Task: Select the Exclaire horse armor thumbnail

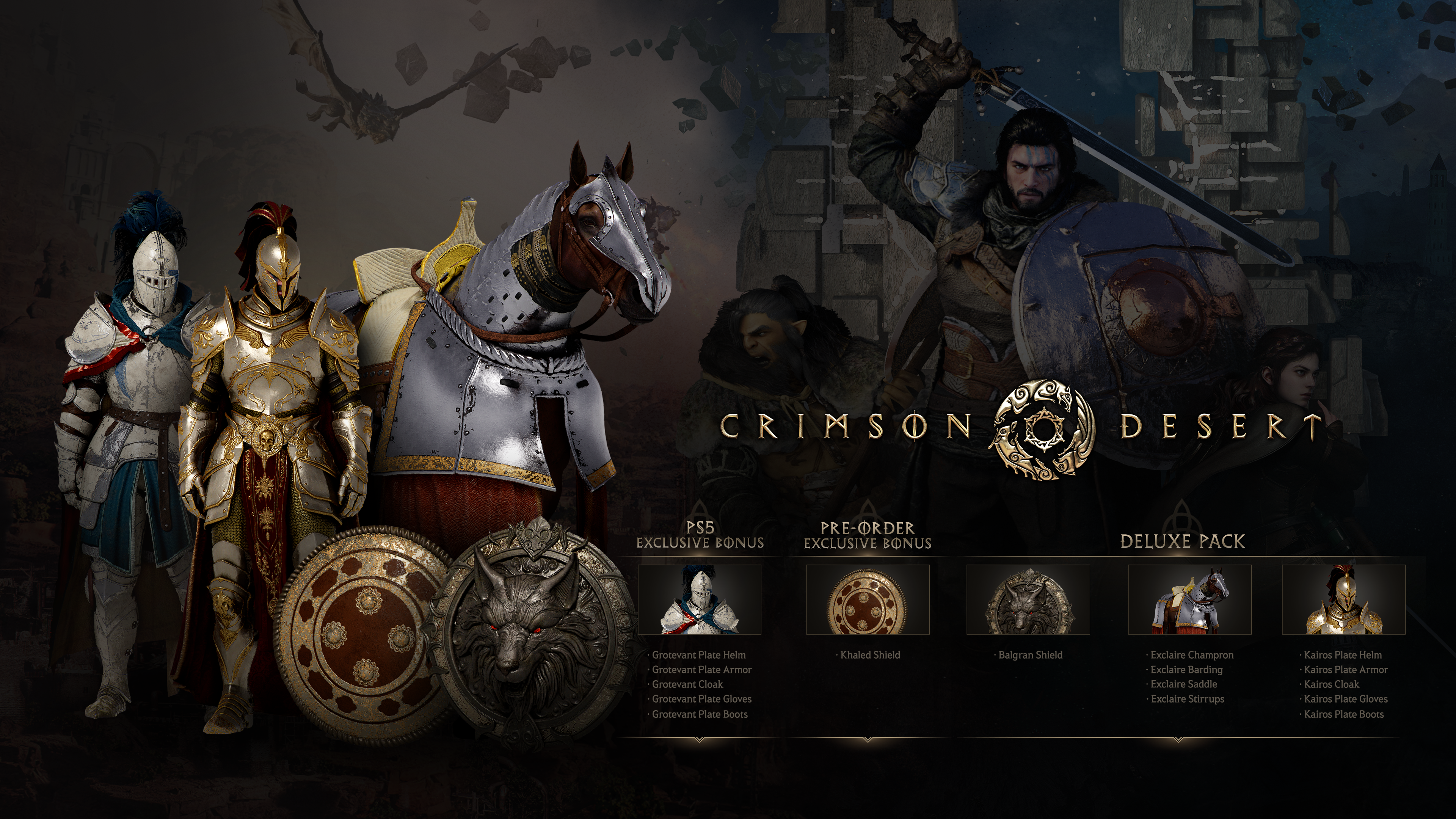Action: (x=1190, y=600)
